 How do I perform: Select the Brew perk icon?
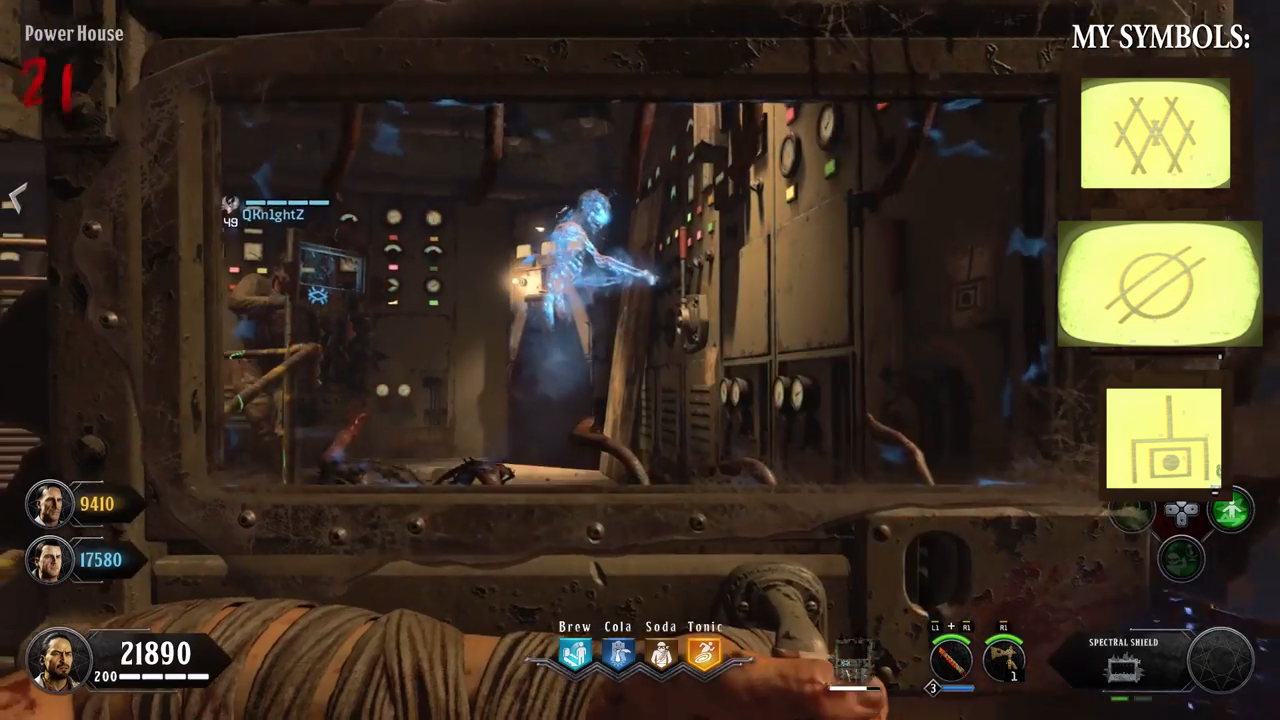575,654
